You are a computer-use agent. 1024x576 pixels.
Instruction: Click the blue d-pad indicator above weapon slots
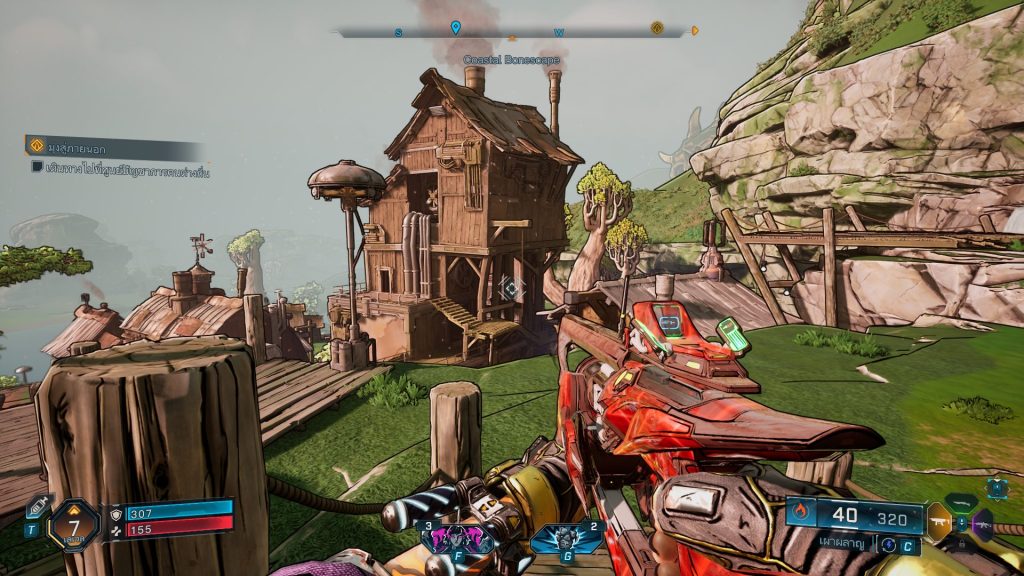point(996,488)
